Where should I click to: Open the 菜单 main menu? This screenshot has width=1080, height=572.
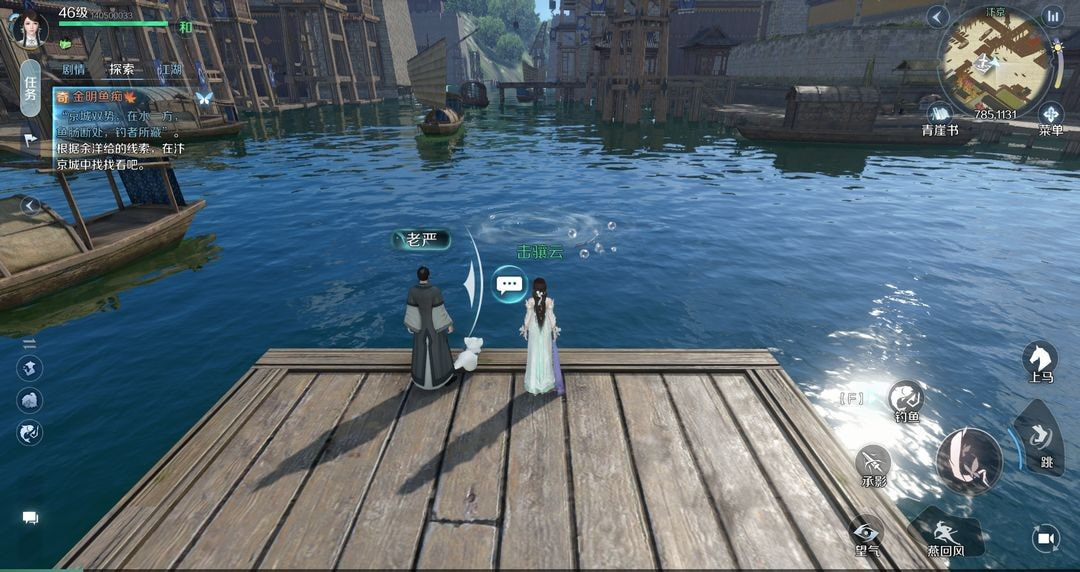(x=1051, y=118)
